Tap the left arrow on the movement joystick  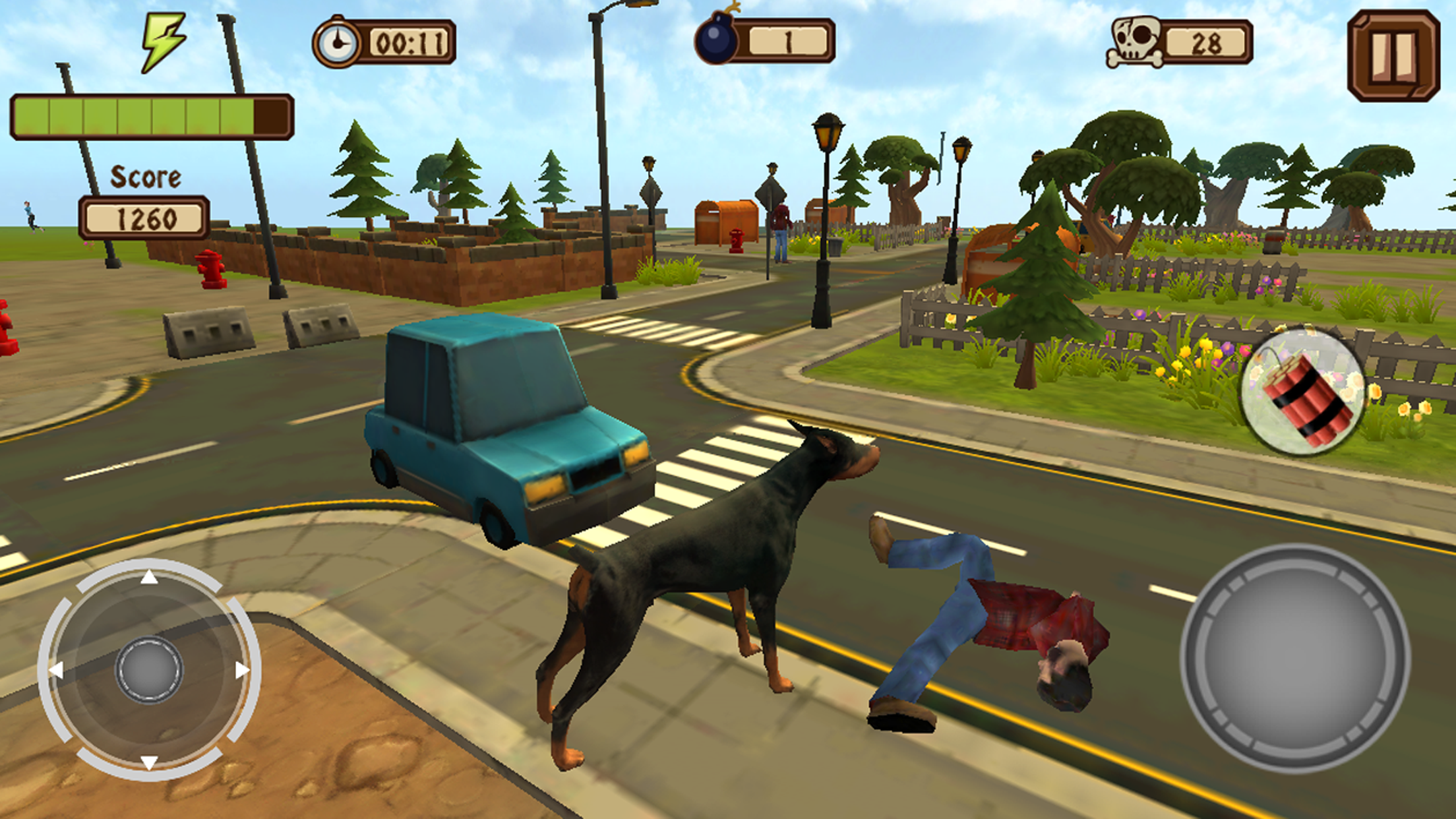click(57, 671)
